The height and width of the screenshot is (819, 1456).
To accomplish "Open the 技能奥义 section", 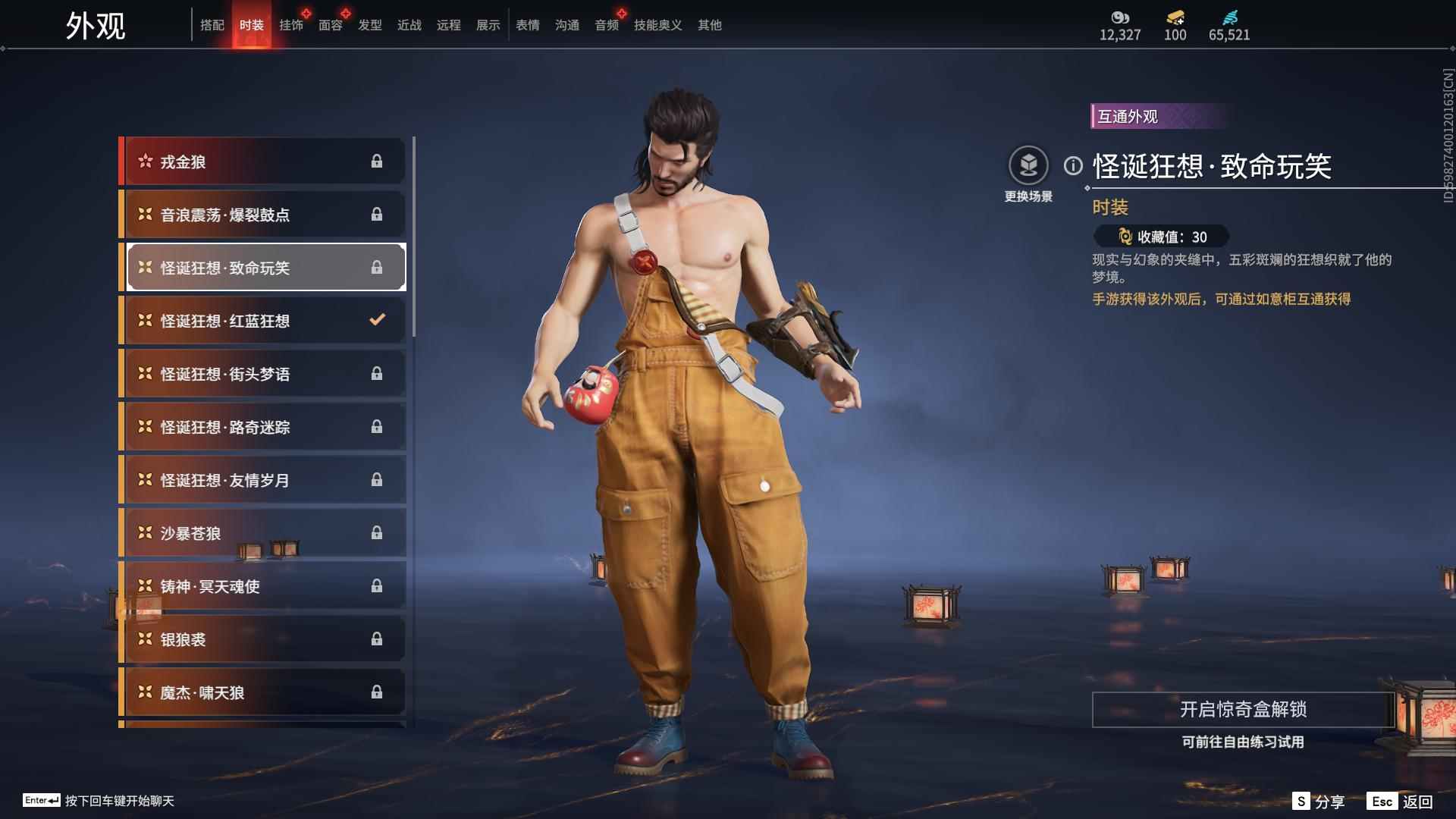I will (656, 25).
